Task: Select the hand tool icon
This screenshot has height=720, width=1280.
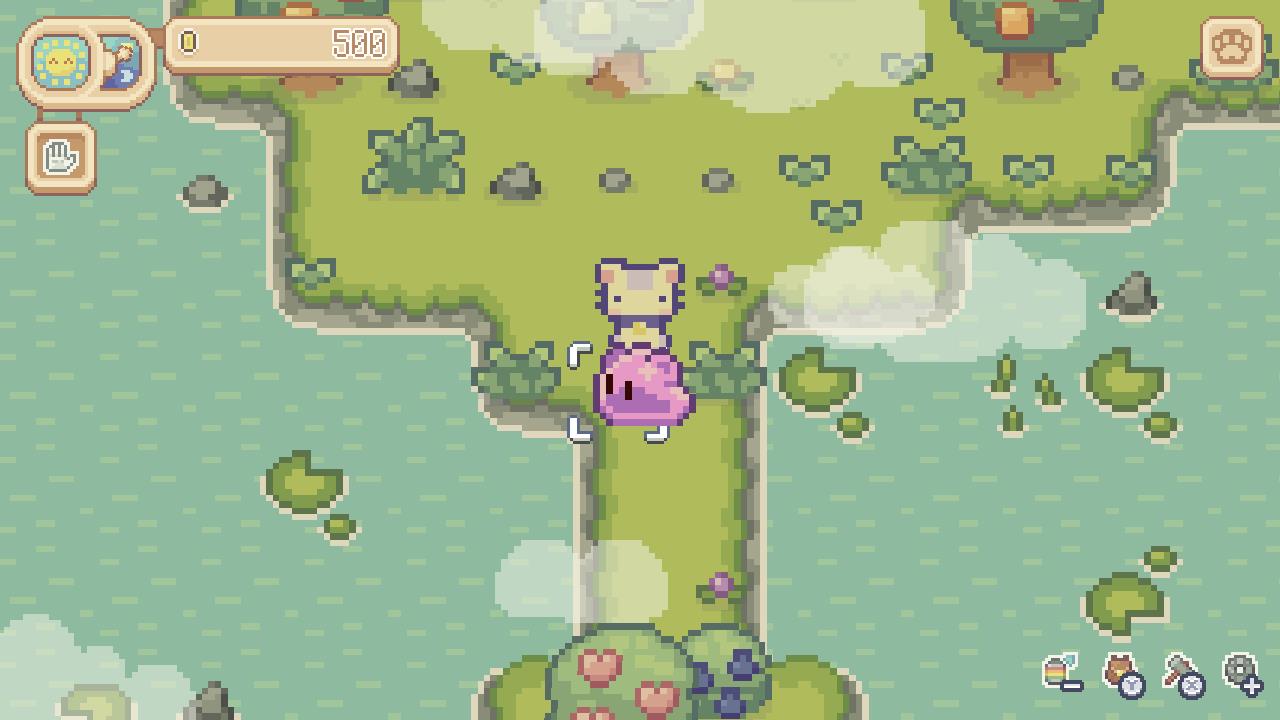Action: (59, 156)
